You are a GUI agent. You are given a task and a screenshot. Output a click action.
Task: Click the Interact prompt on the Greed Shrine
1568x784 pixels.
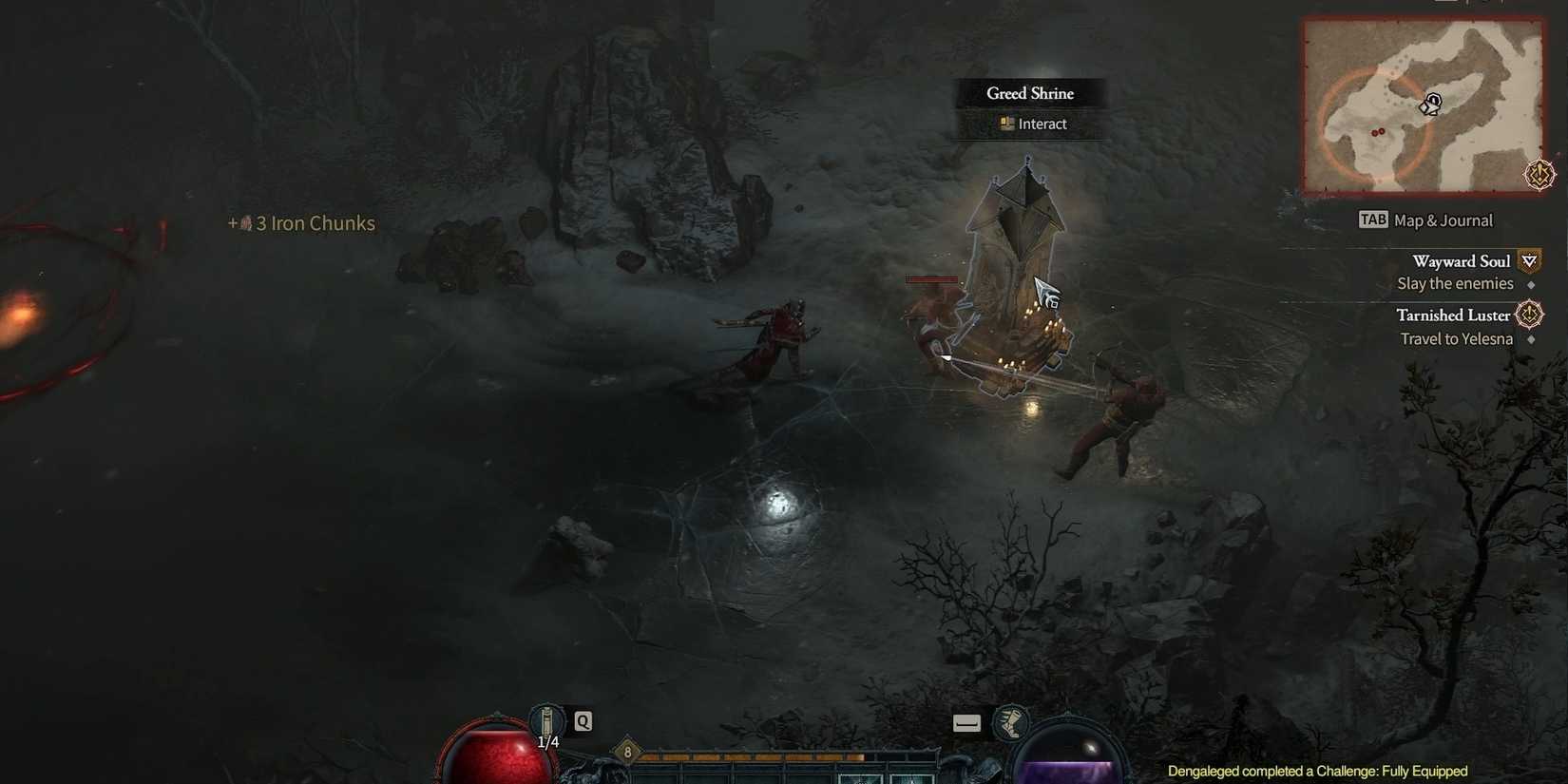tap(1041, 124)
